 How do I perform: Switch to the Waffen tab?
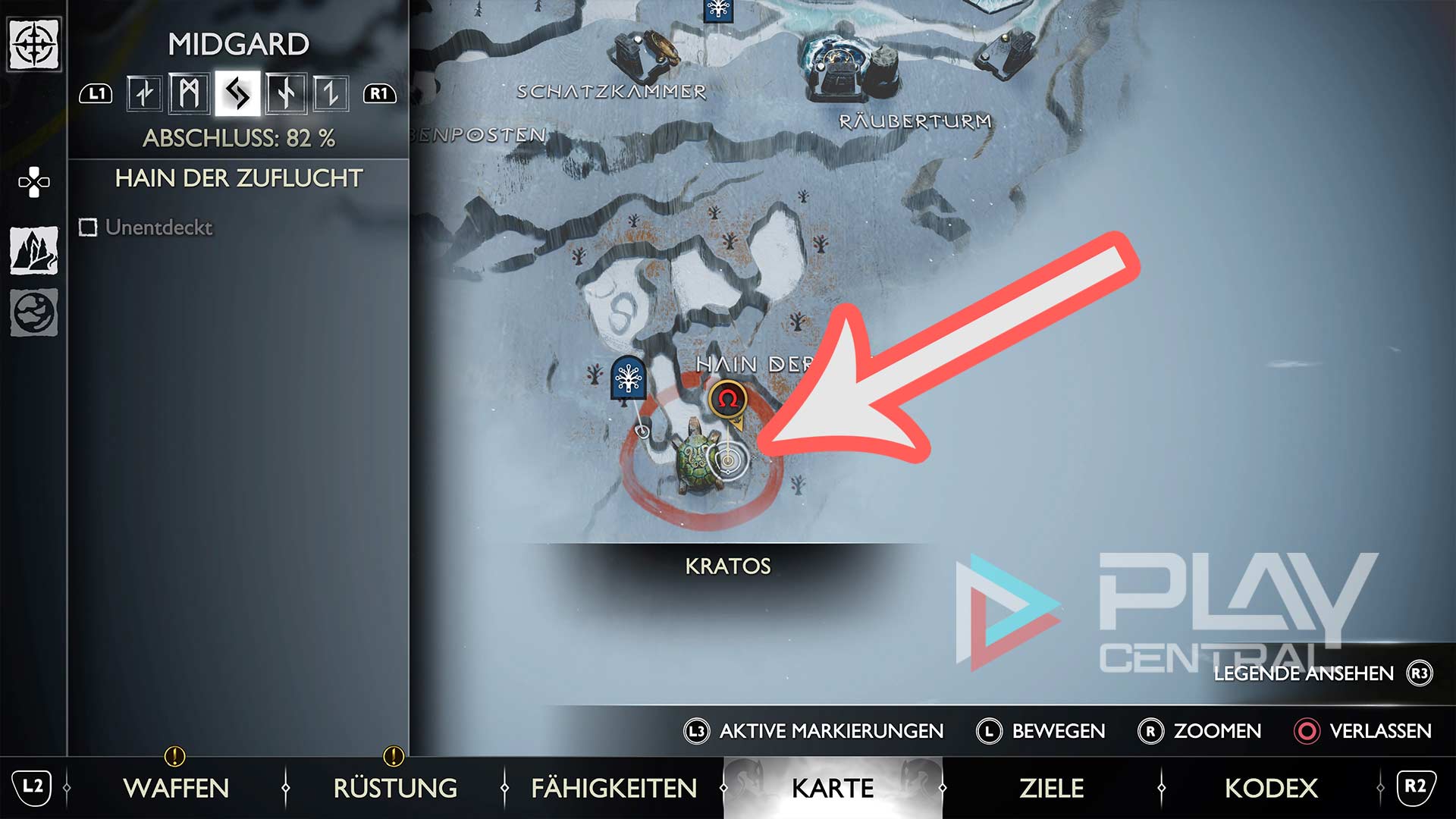[176, 788]
